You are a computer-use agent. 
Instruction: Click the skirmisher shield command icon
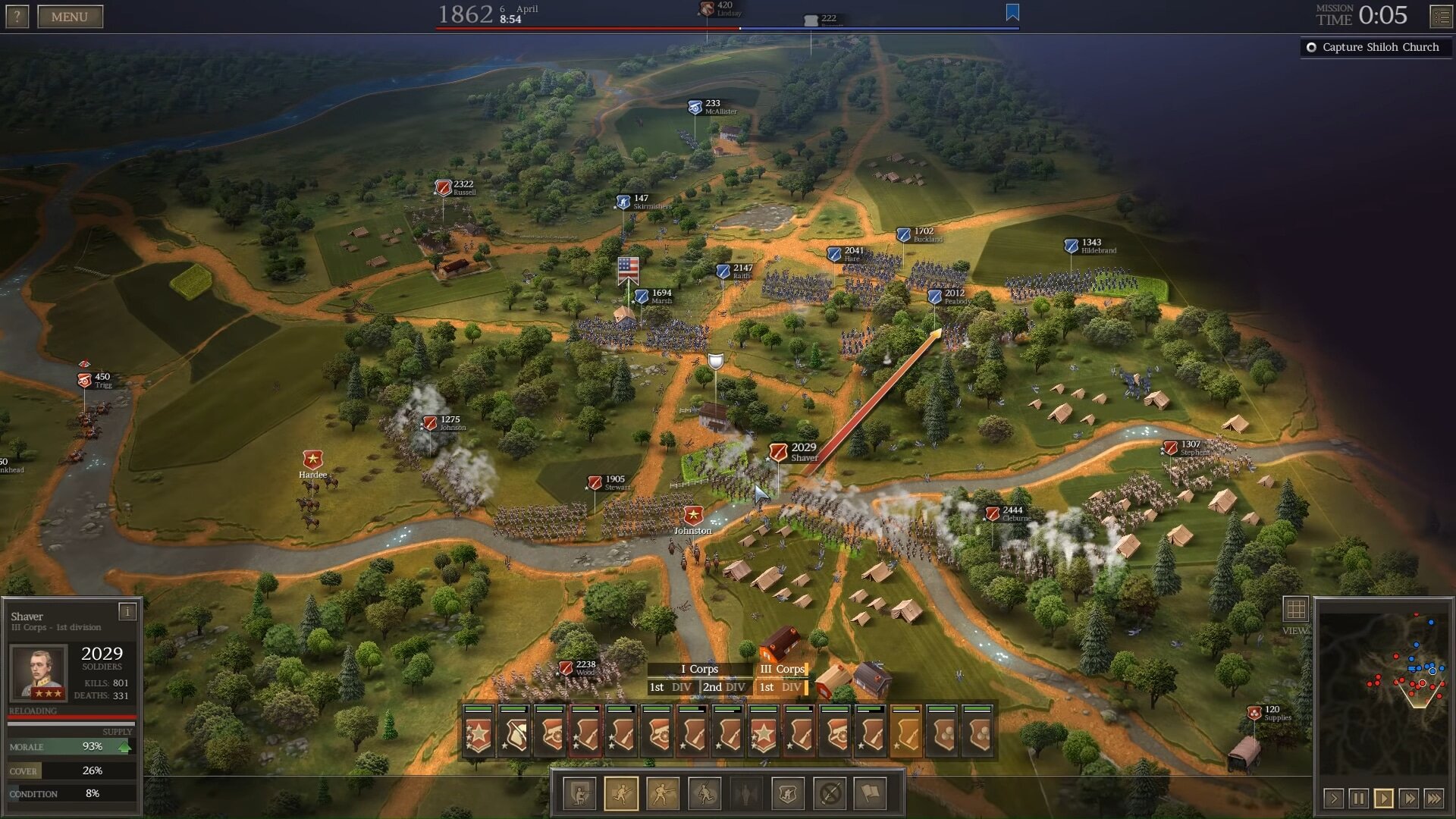tap(788, 793)
